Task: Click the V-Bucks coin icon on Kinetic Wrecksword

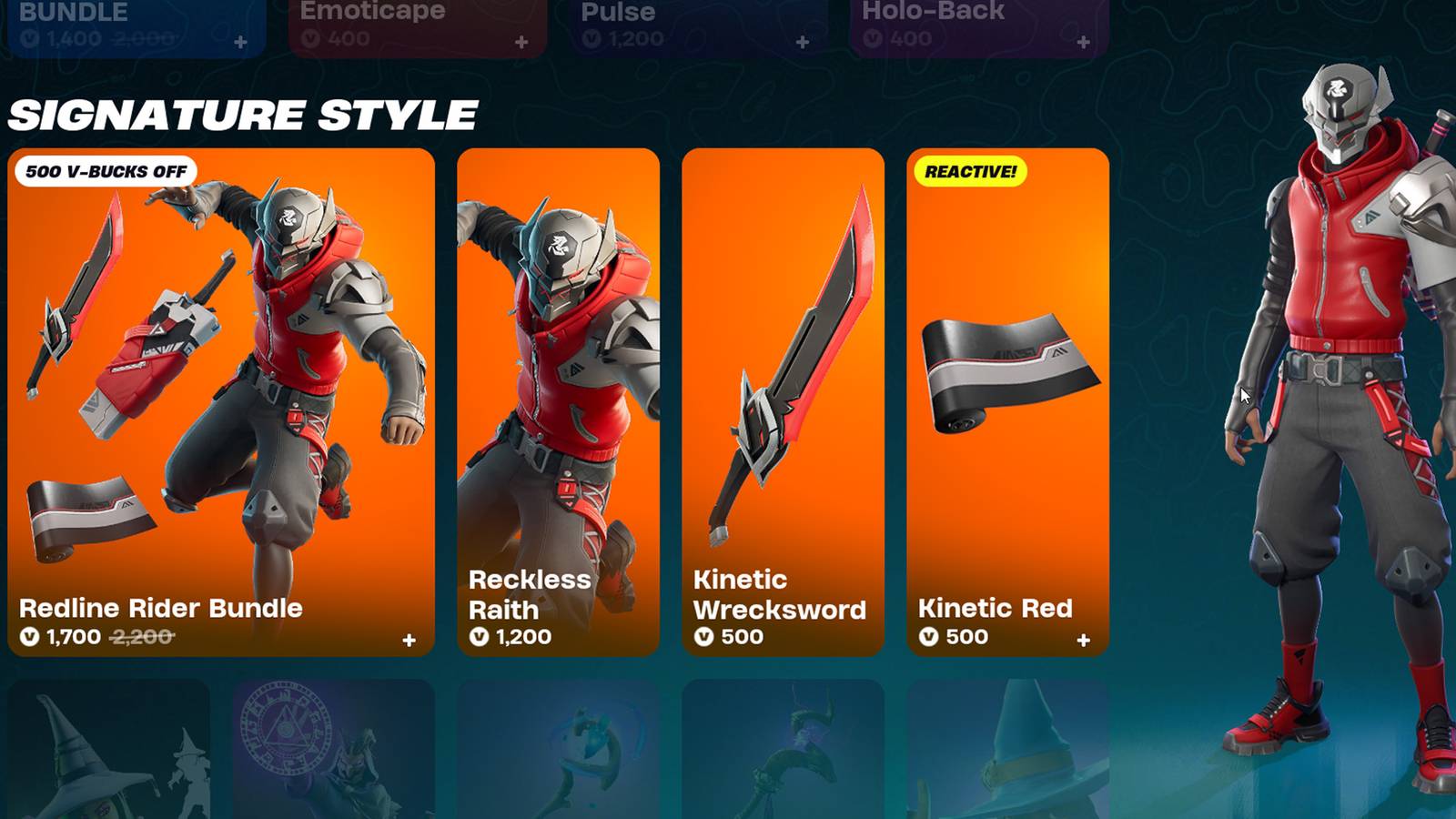Action: pyautogui.click(x=703, y=638)
